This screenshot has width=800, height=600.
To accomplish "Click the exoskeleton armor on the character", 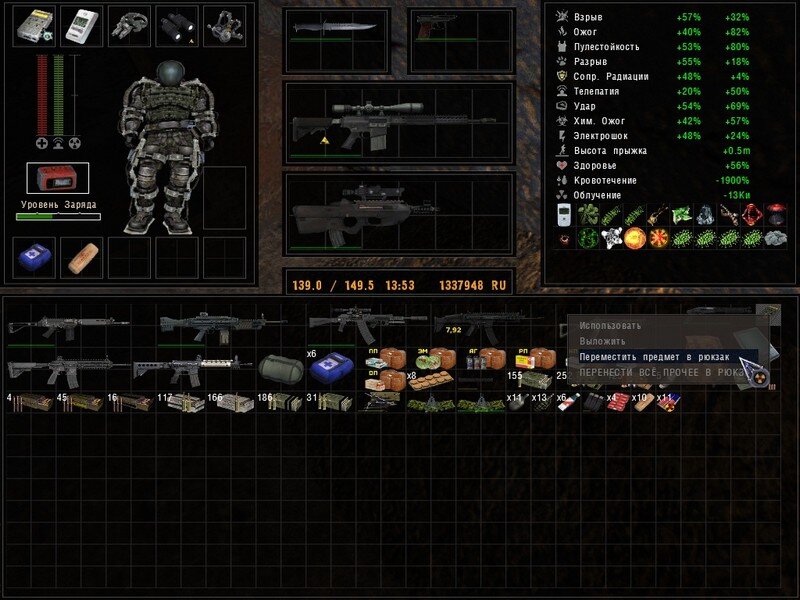I will point(170,150).
